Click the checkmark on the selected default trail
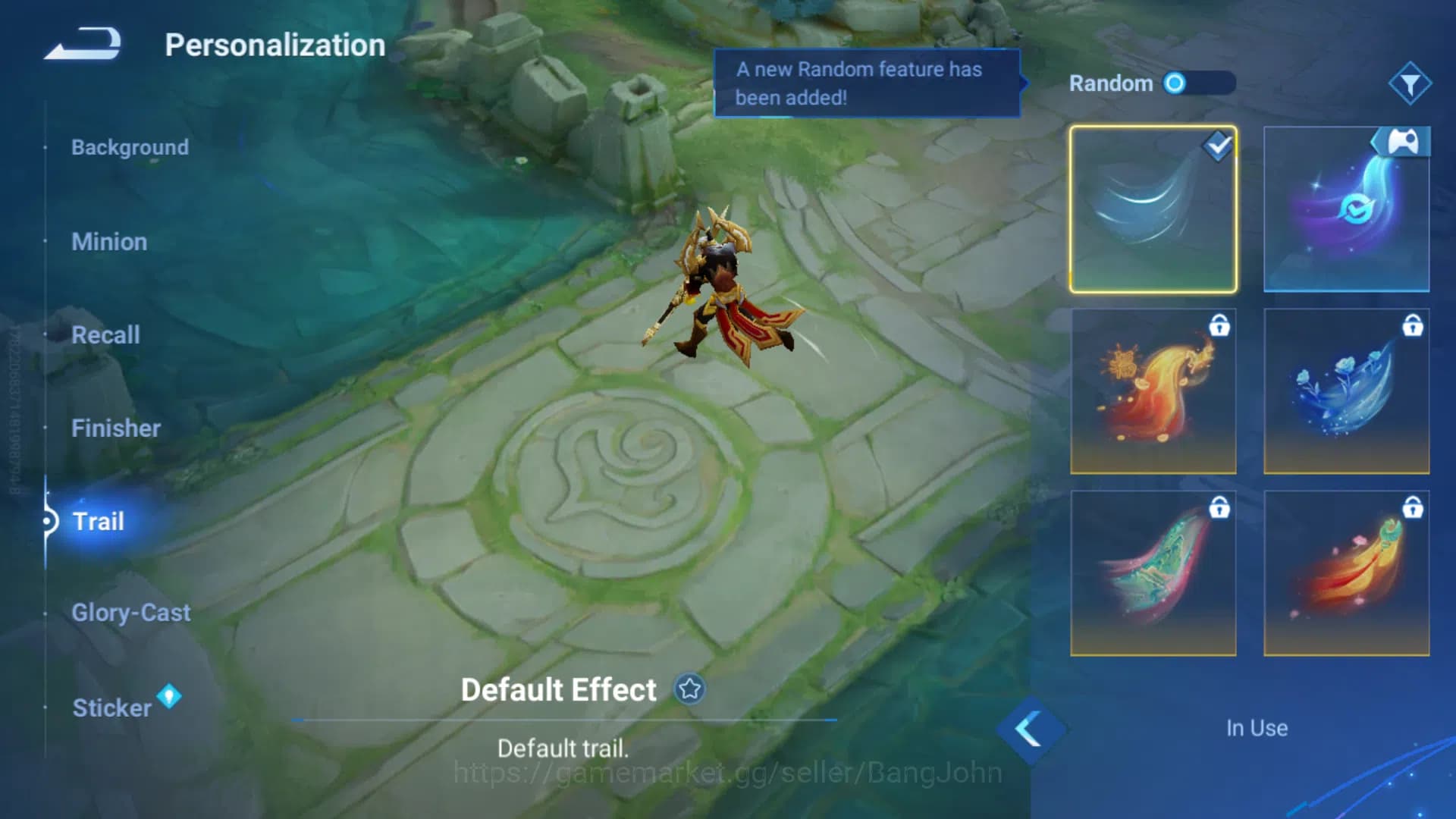Viewport: 1456px width, 819px height. point(1217,148)
